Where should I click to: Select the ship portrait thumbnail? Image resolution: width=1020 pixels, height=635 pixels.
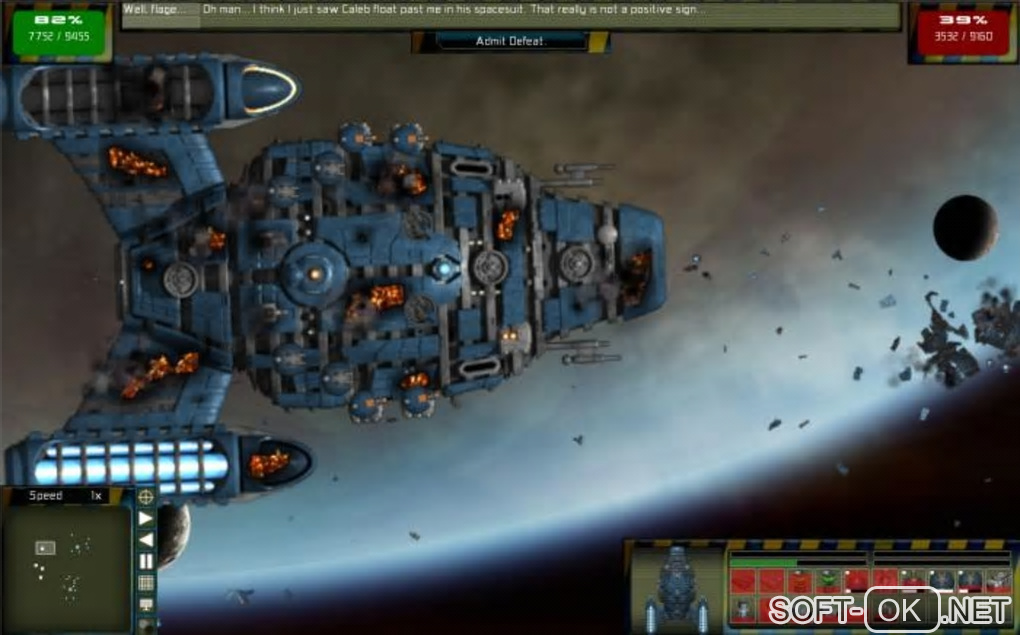[x=677, y=588]
